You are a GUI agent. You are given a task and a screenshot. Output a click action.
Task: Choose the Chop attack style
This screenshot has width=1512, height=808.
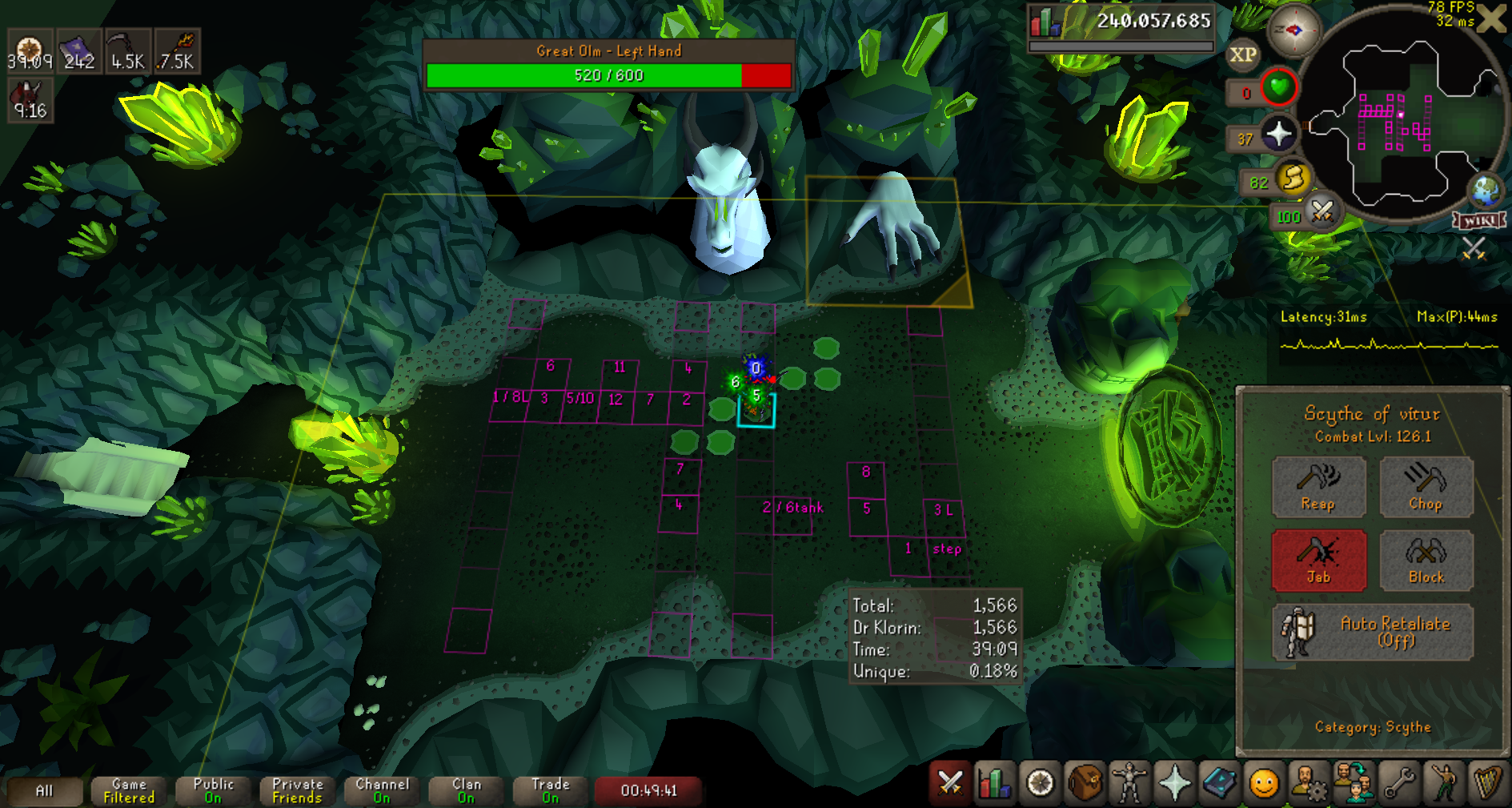1426,486
